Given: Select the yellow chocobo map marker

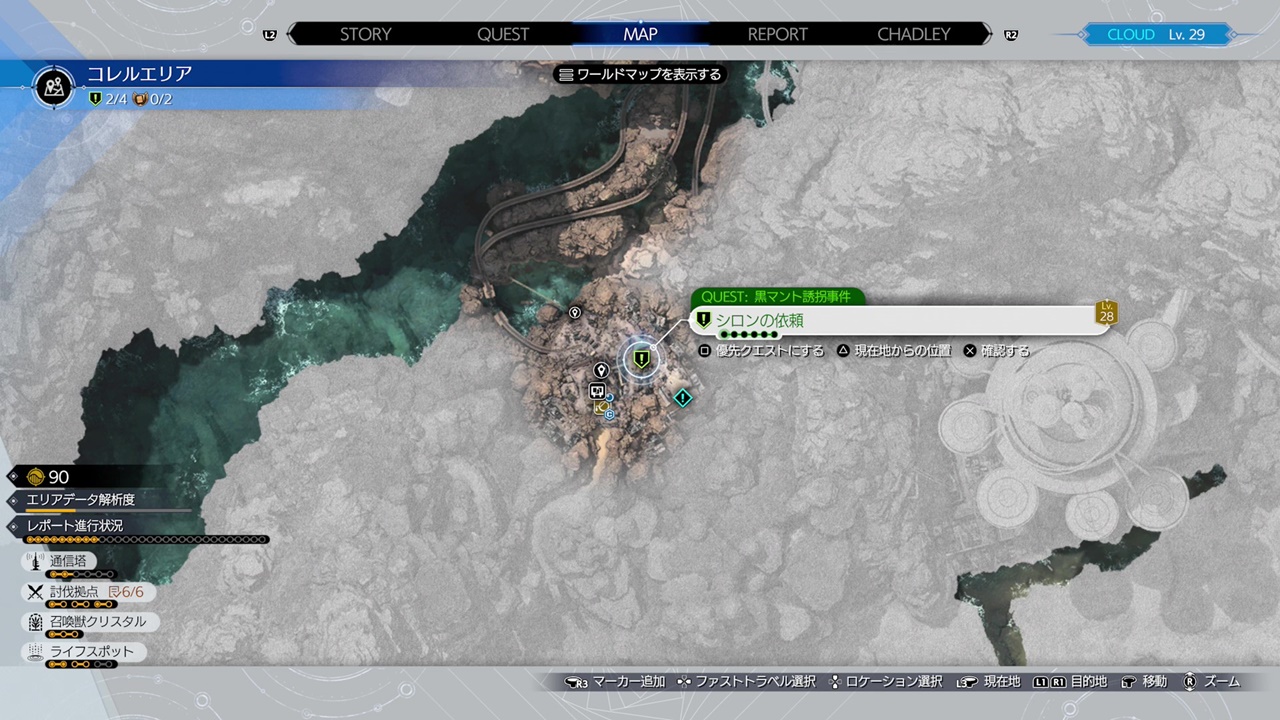Looking at the screenshot, I should click(600, 408).
